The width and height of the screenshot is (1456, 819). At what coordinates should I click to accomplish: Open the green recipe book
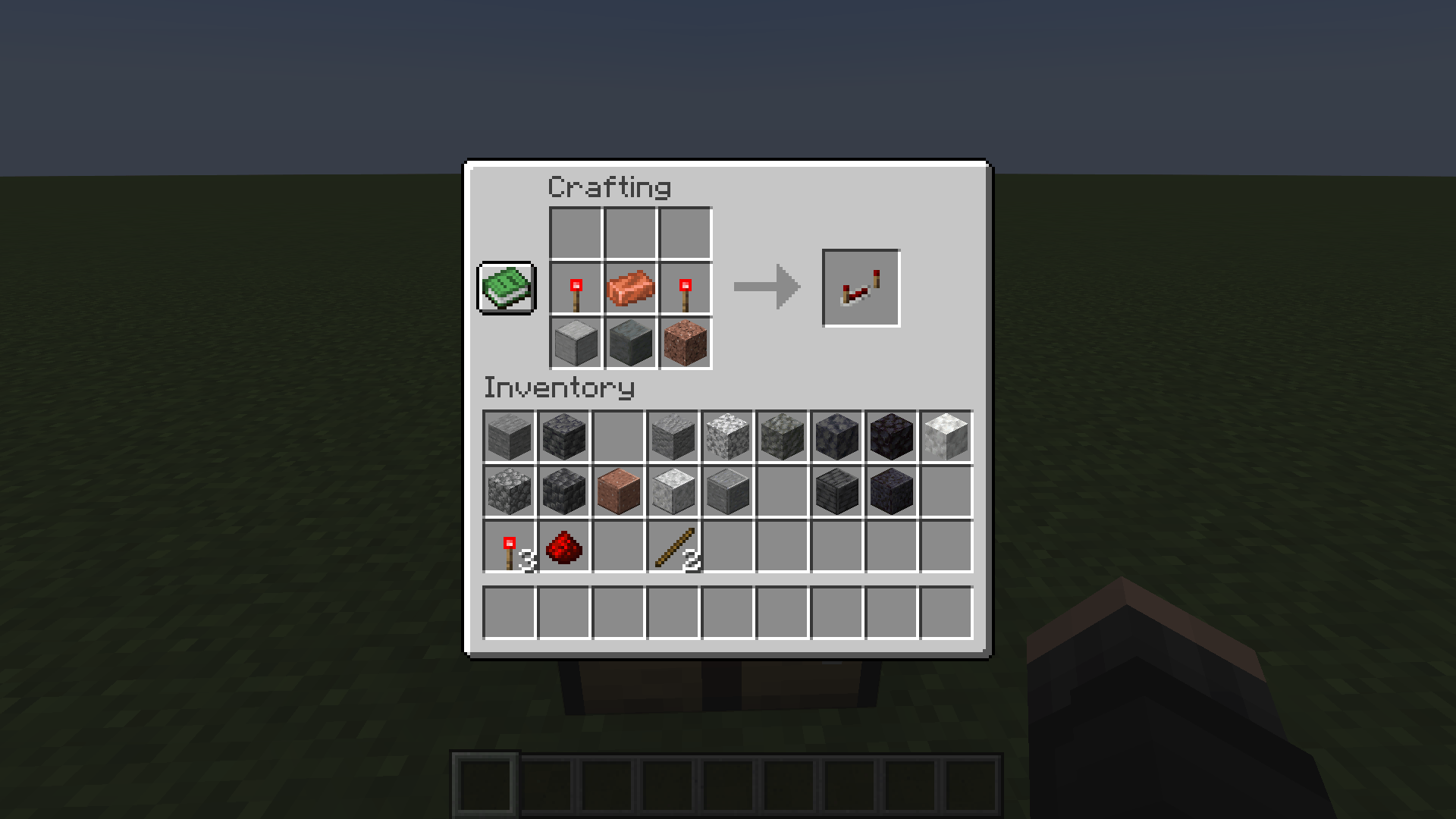(507, 289)
